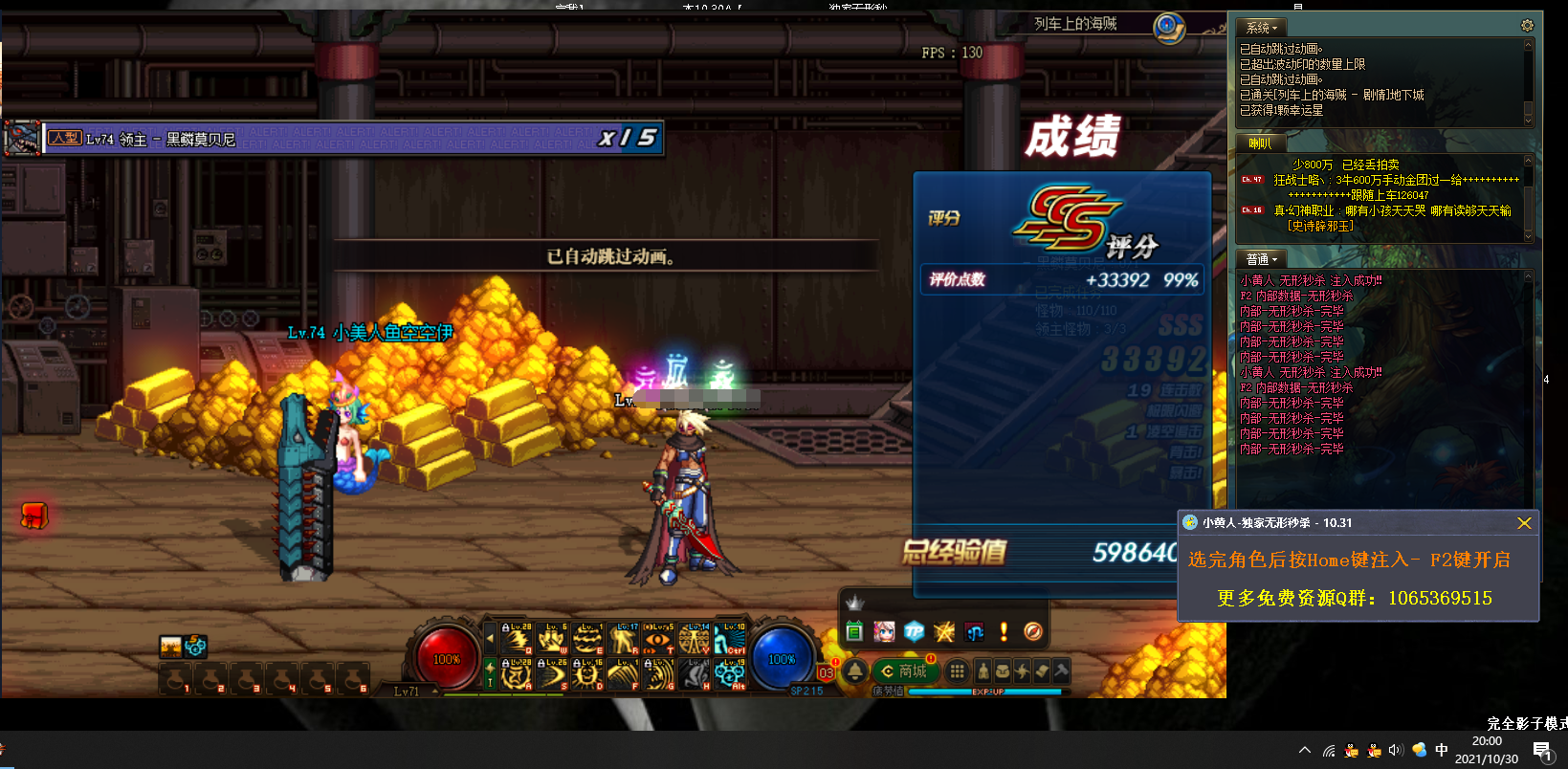This screenshot has width=1568, height=769.
Task: Open the 商城 mall button
Action: click(x=907, y=670)
